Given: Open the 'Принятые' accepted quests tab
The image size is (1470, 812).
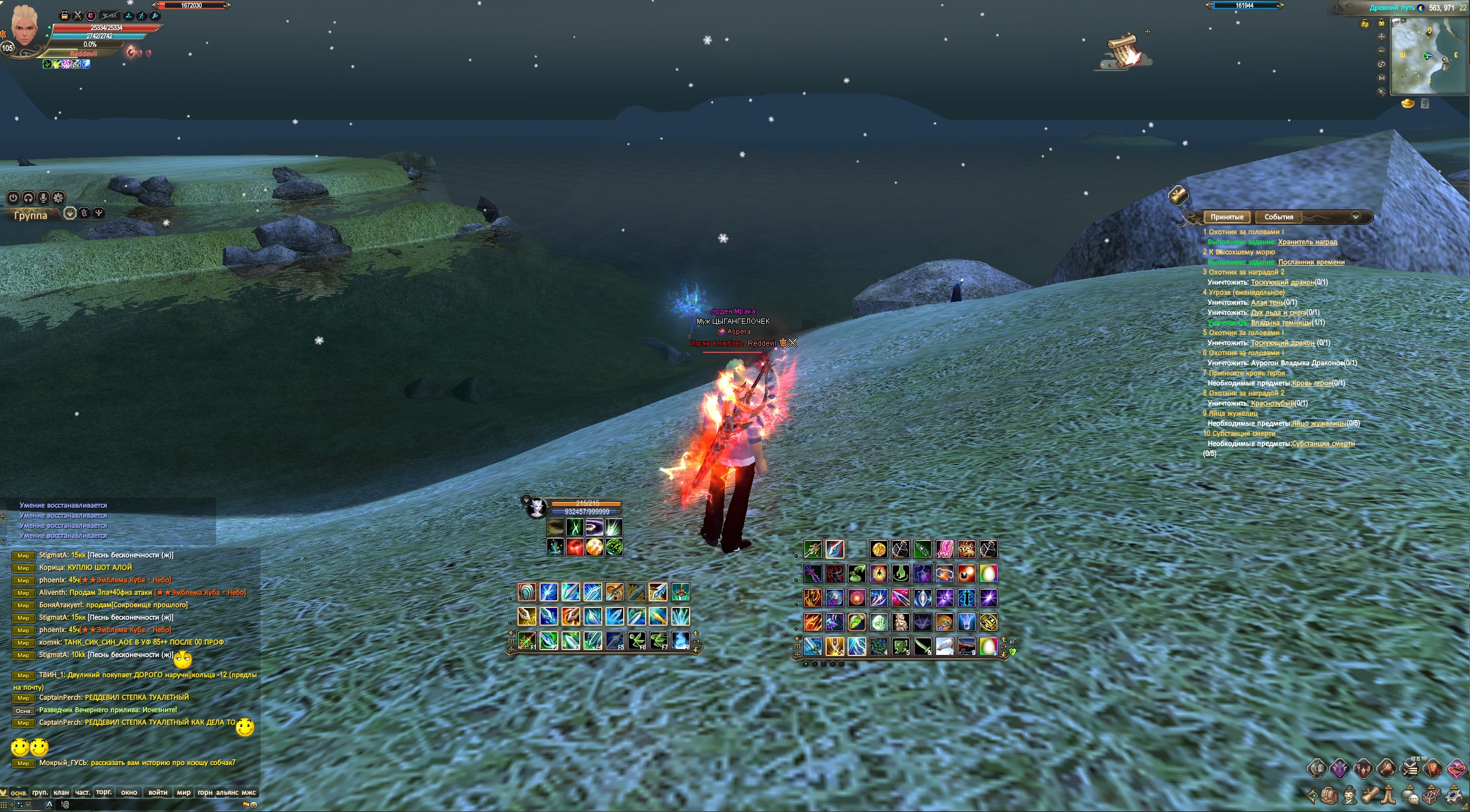Looking at the screenshot, I should pos(1226,217).
